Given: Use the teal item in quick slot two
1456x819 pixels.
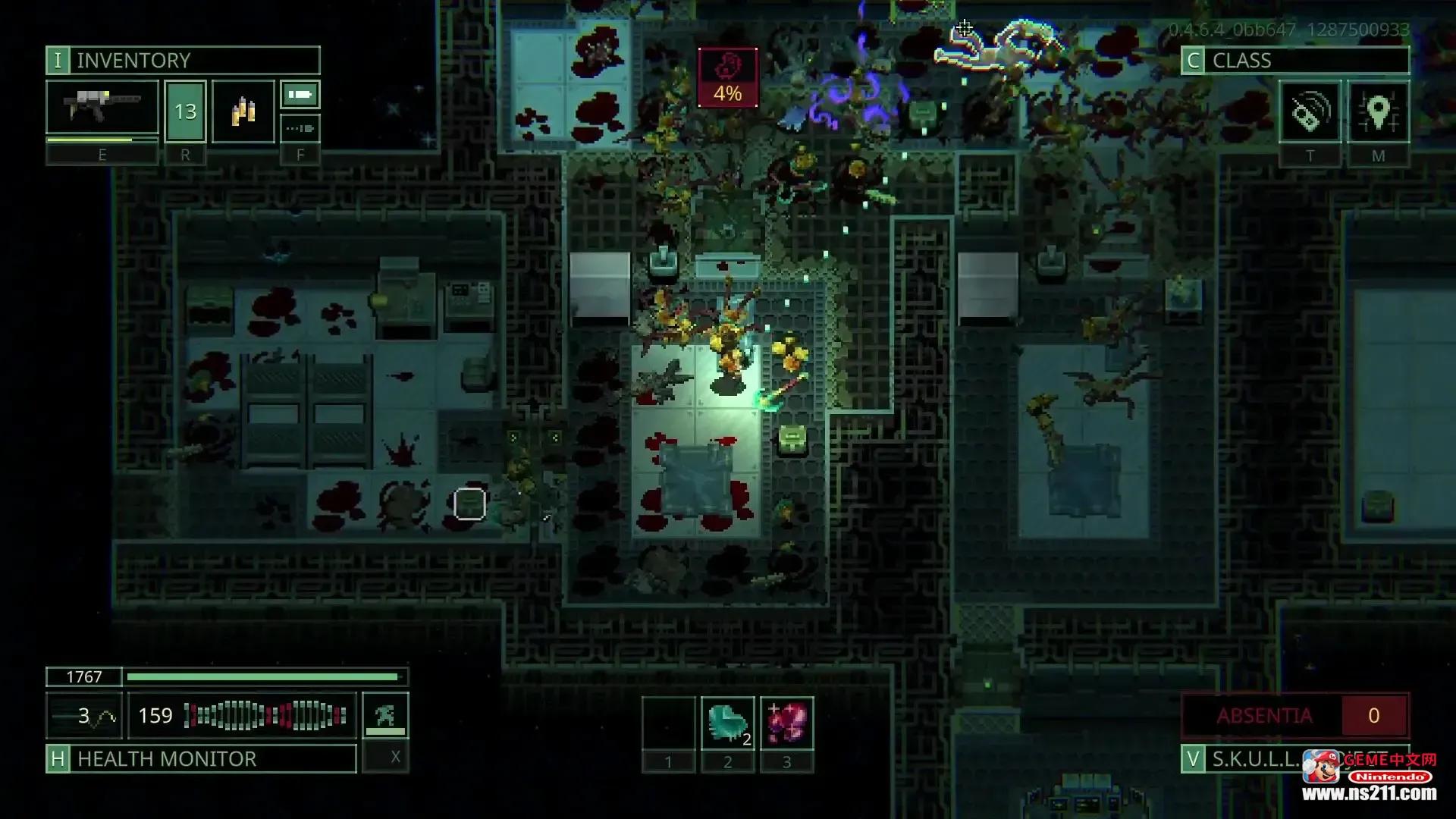Looking at the screenshot, I should pyautogui.click(x=727, y=723).
